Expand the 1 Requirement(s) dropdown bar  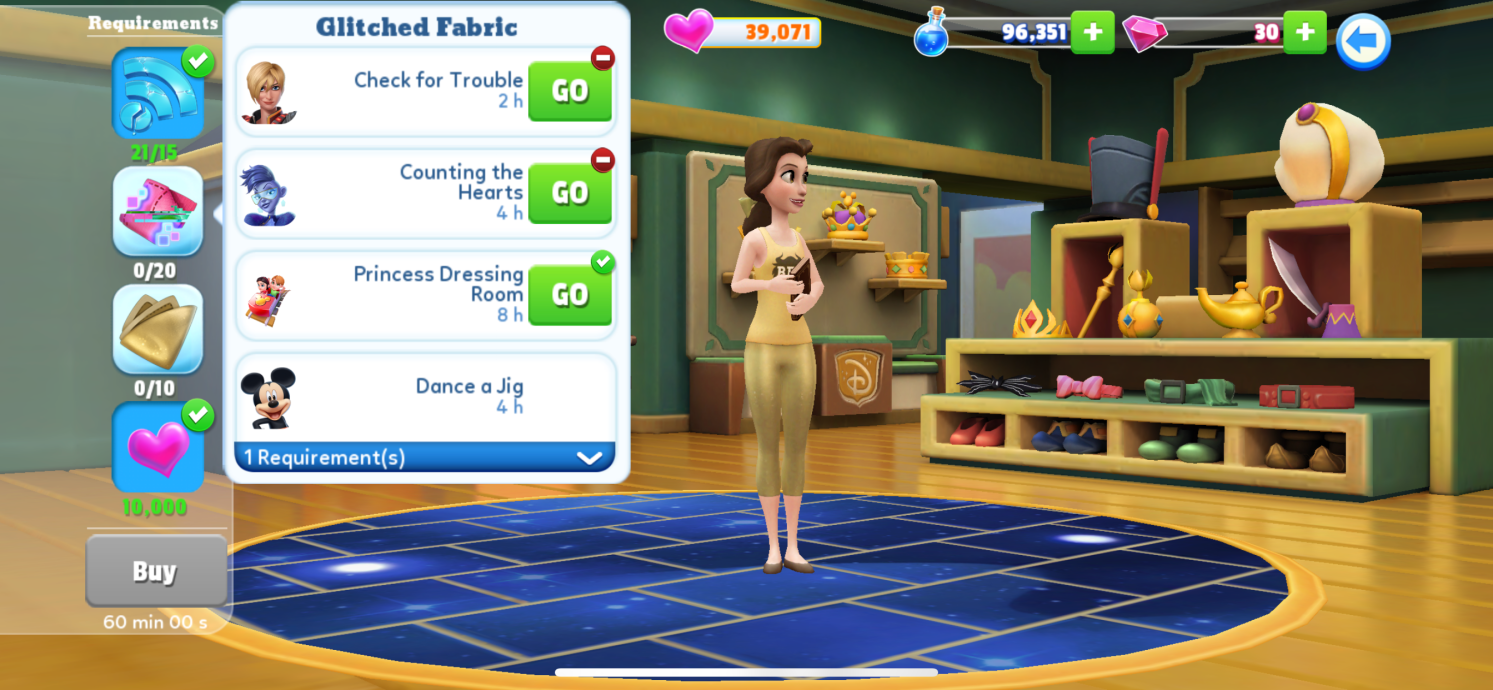[424, 458]
